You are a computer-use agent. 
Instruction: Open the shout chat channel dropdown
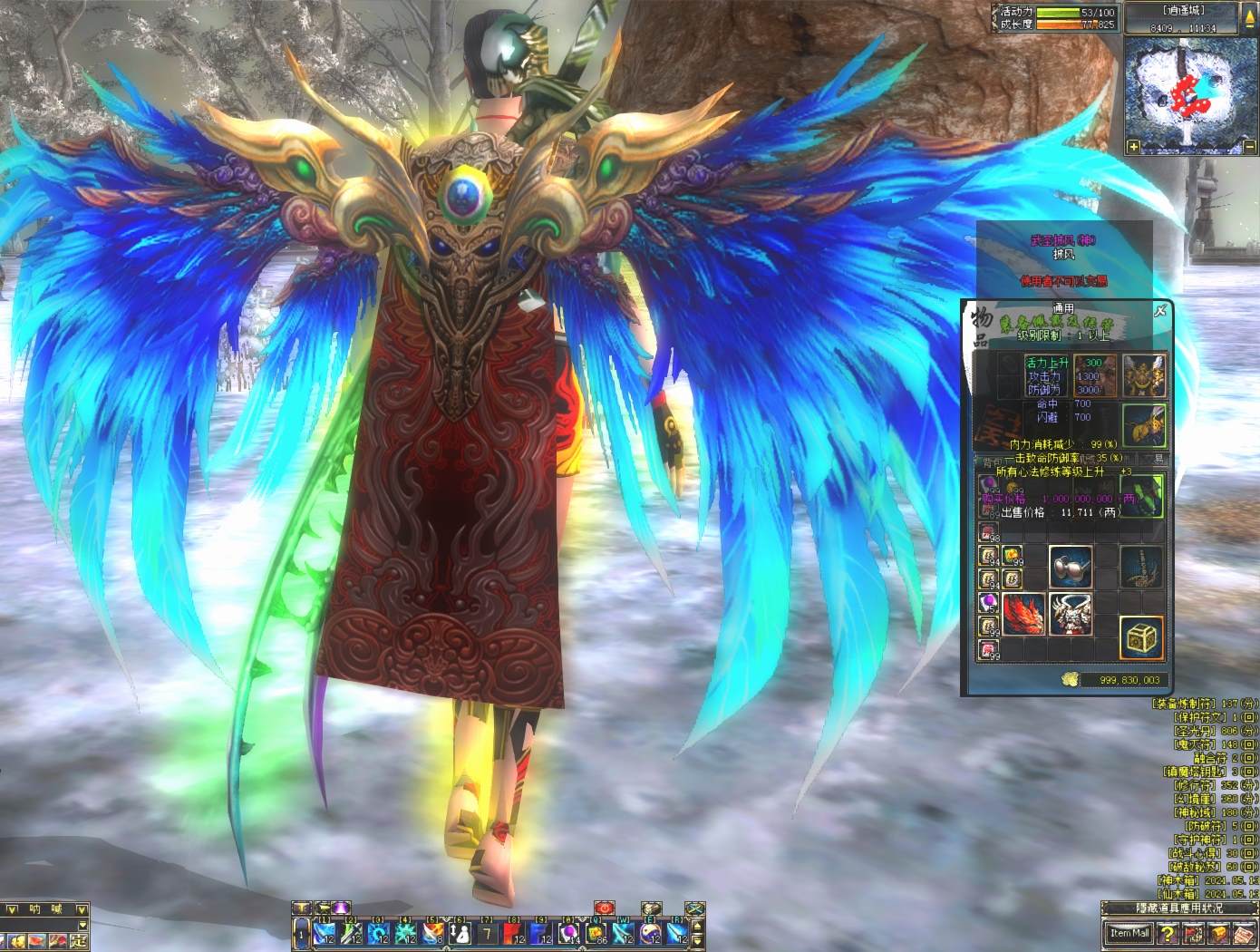[82, 908]
